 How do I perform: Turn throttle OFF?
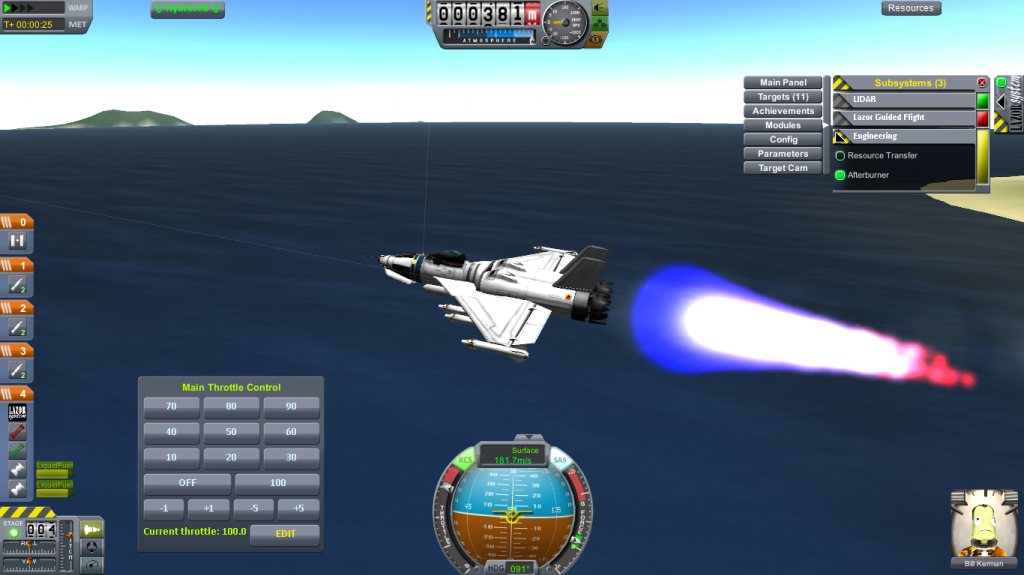click(187, 483)
